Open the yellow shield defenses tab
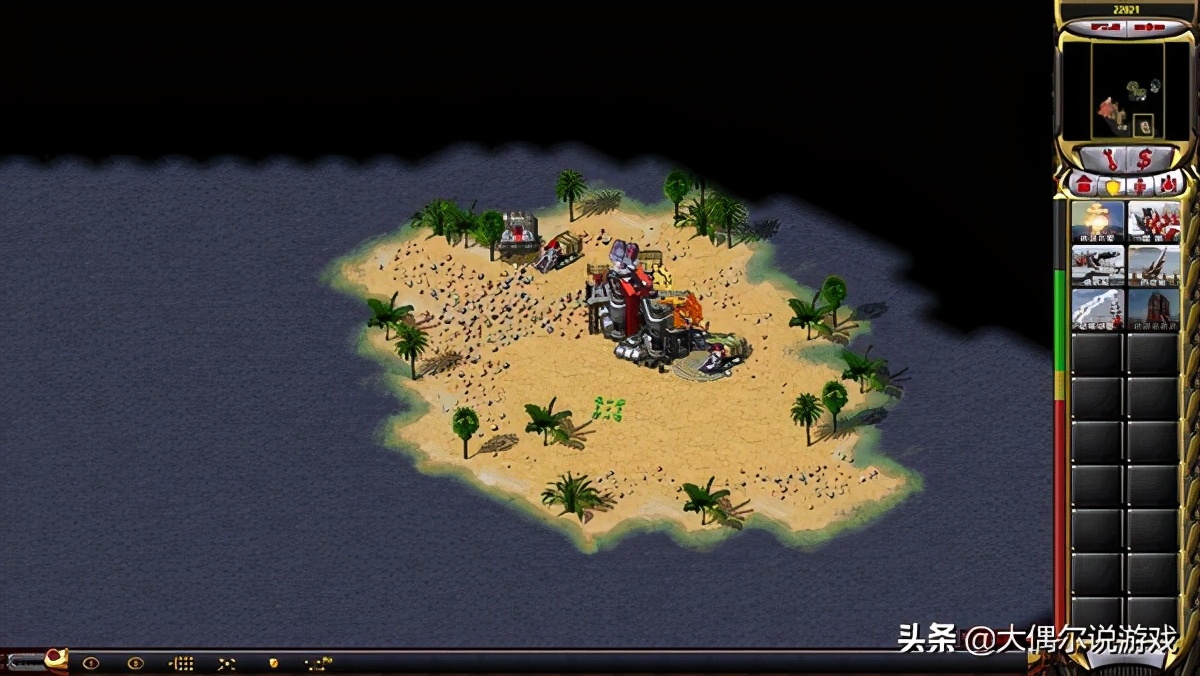Screen dimensions: 1200x676 pyautogui.click(x=1111, y=186)
